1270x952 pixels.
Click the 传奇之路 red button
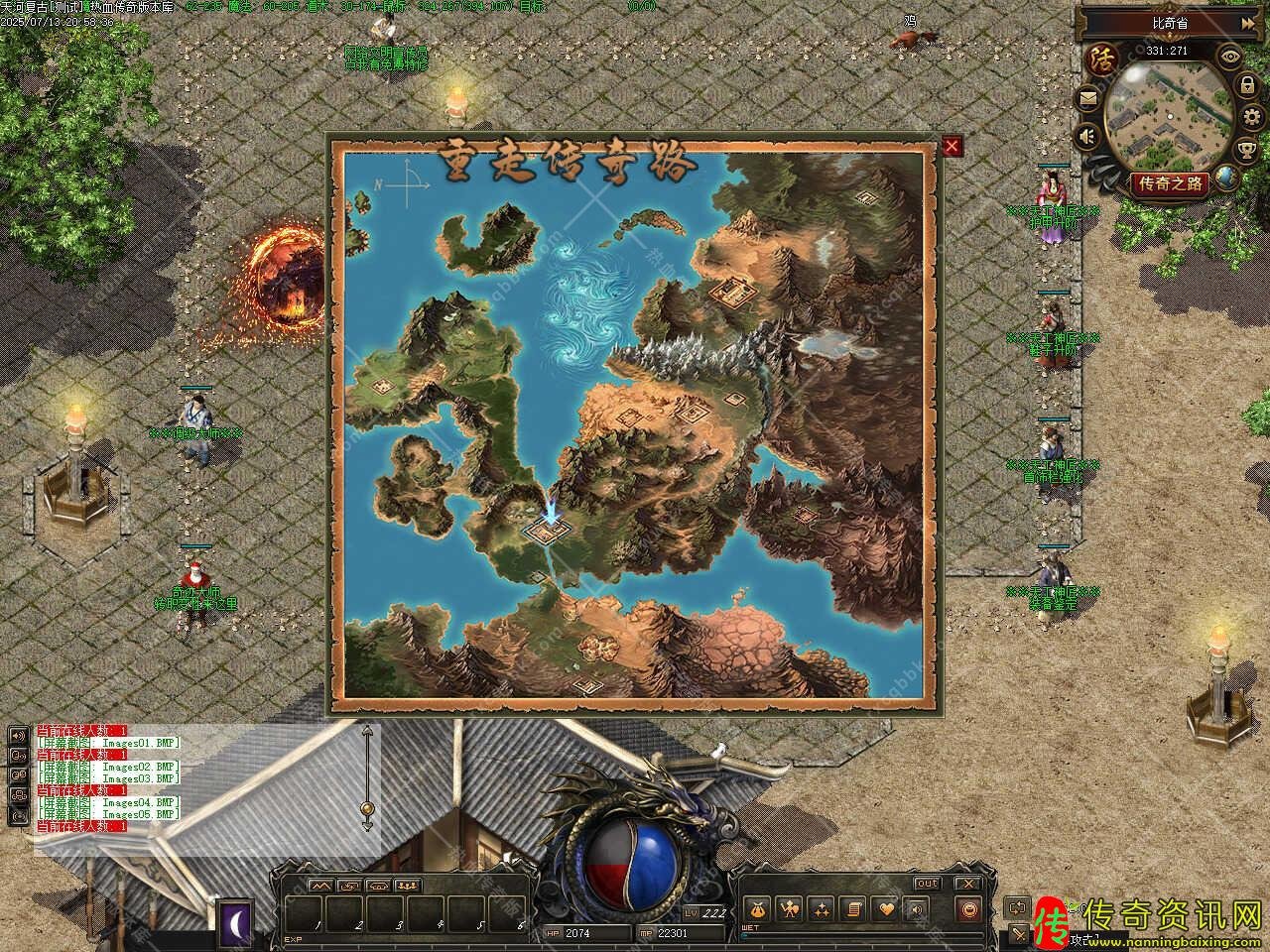pyautogui.click(x=1170, y=183)
